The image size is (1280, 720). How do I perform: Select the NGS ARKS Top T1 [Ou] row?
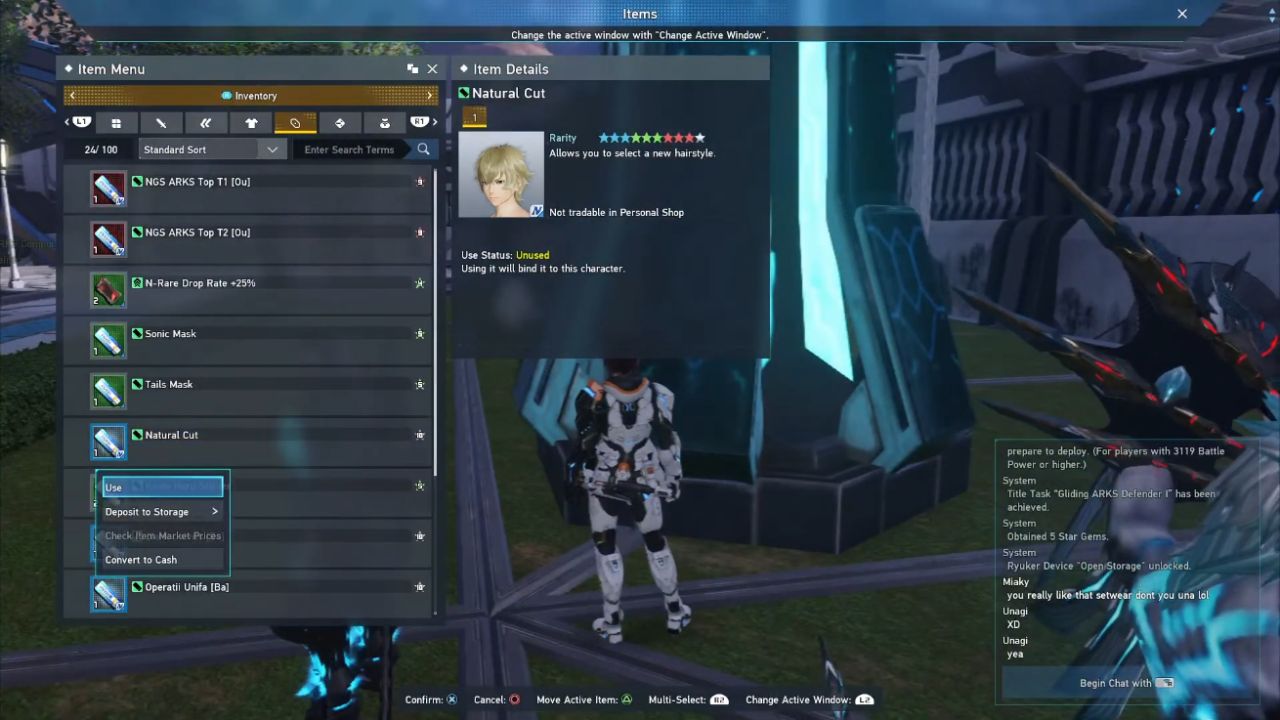click(248, 189)
